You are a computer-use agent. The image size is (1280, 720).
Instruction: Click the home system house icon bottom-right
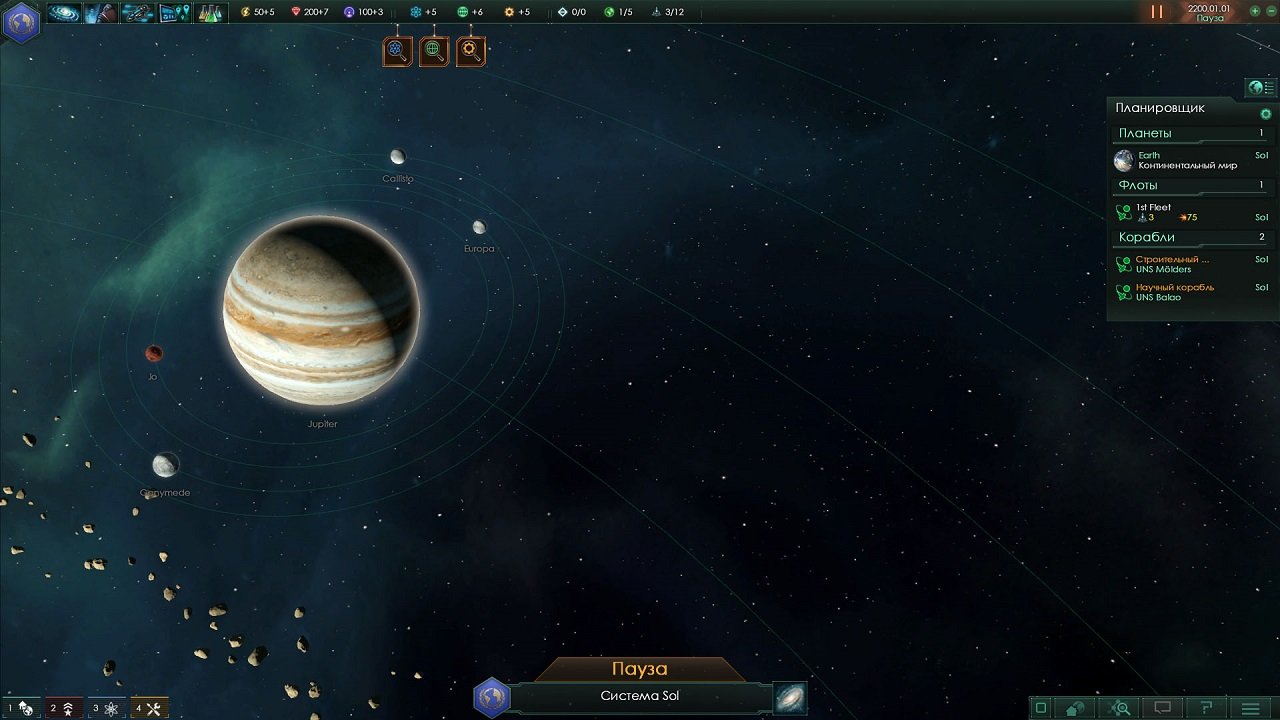click(x=1075, y=707)
